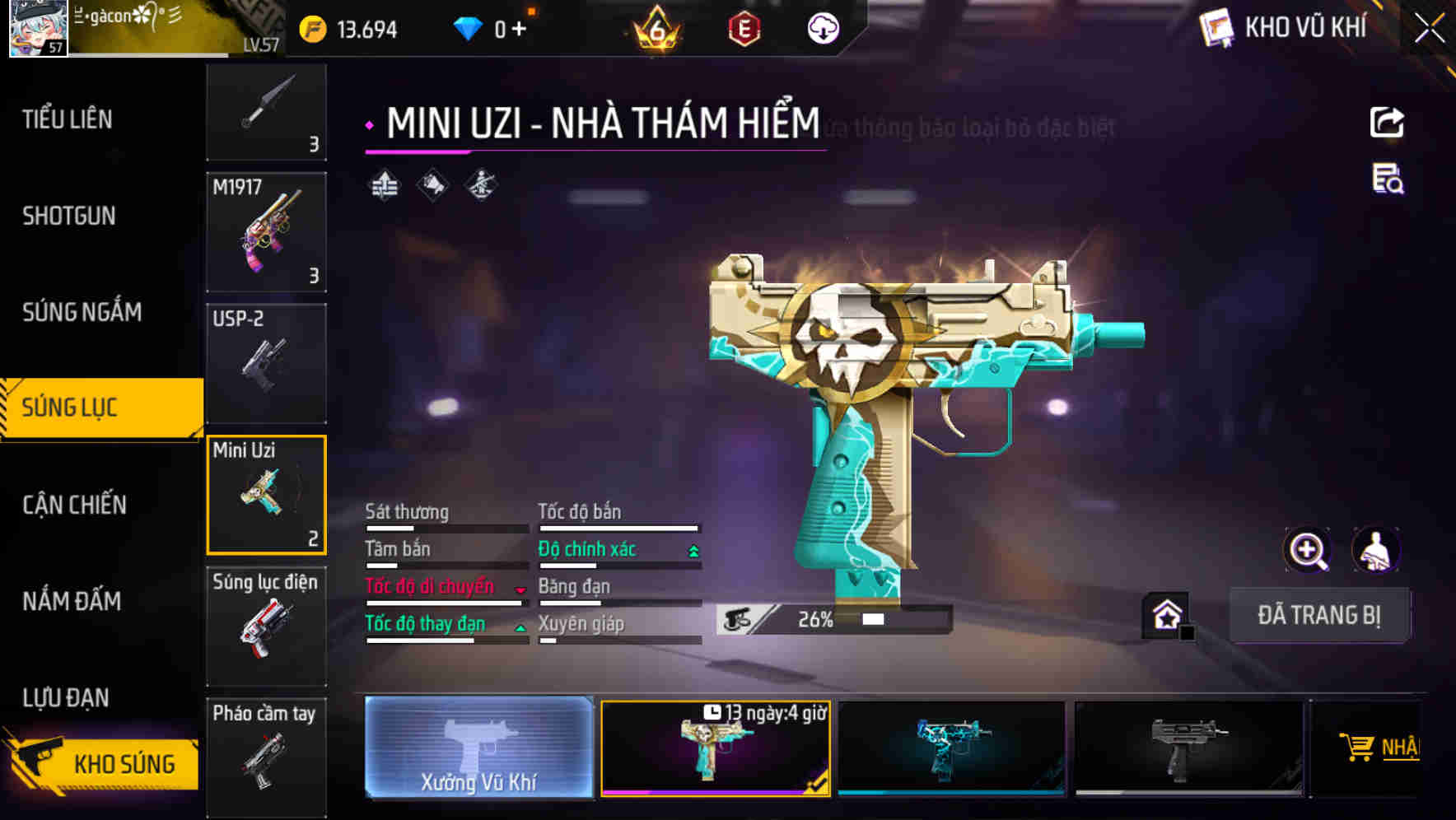Click the Tốc độ di chuyển red arrow indicator
1456x820 pixels.
pos(519,589)
